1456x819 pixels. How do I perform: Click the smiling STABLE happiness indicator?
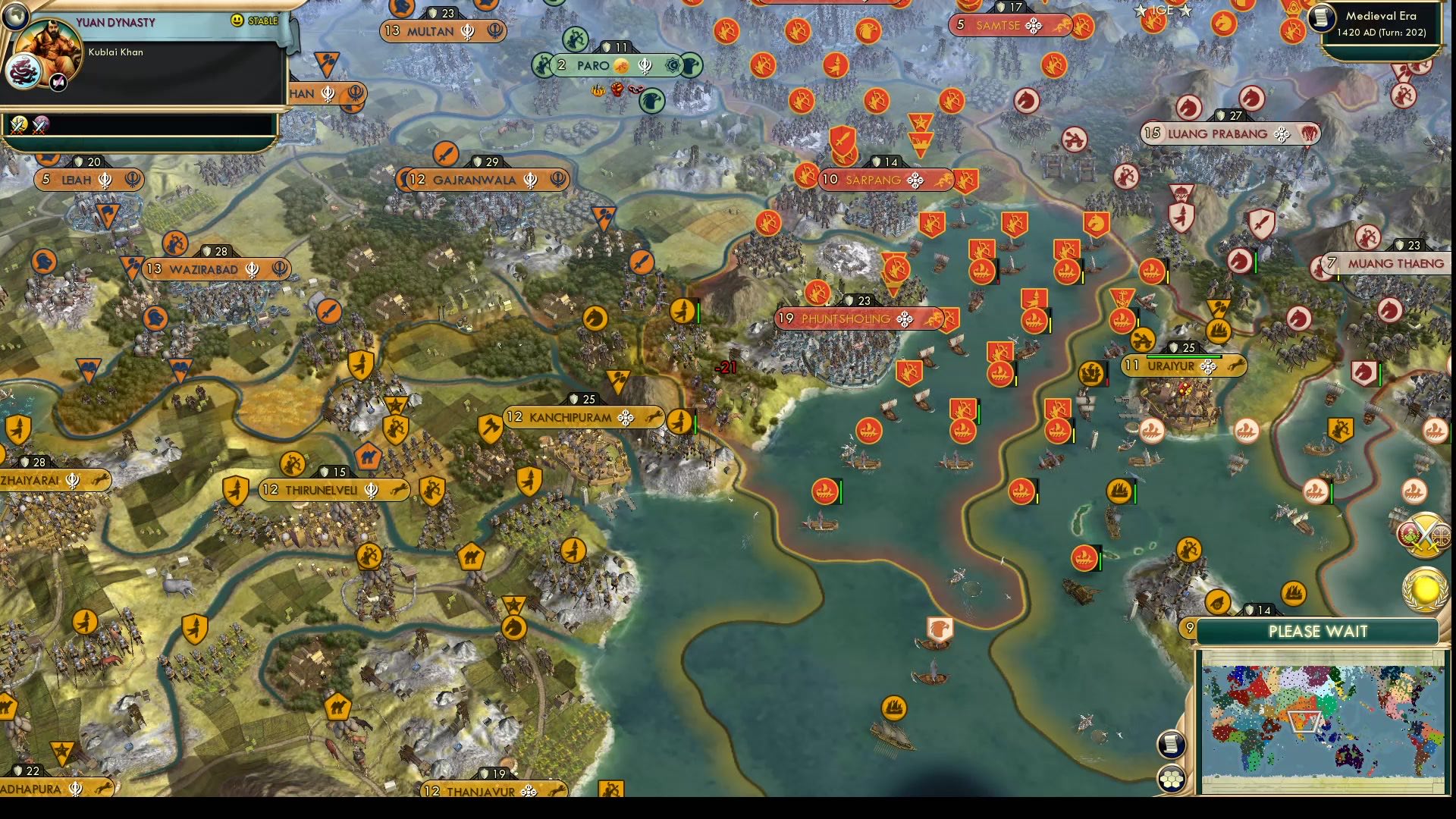(236, 20)
